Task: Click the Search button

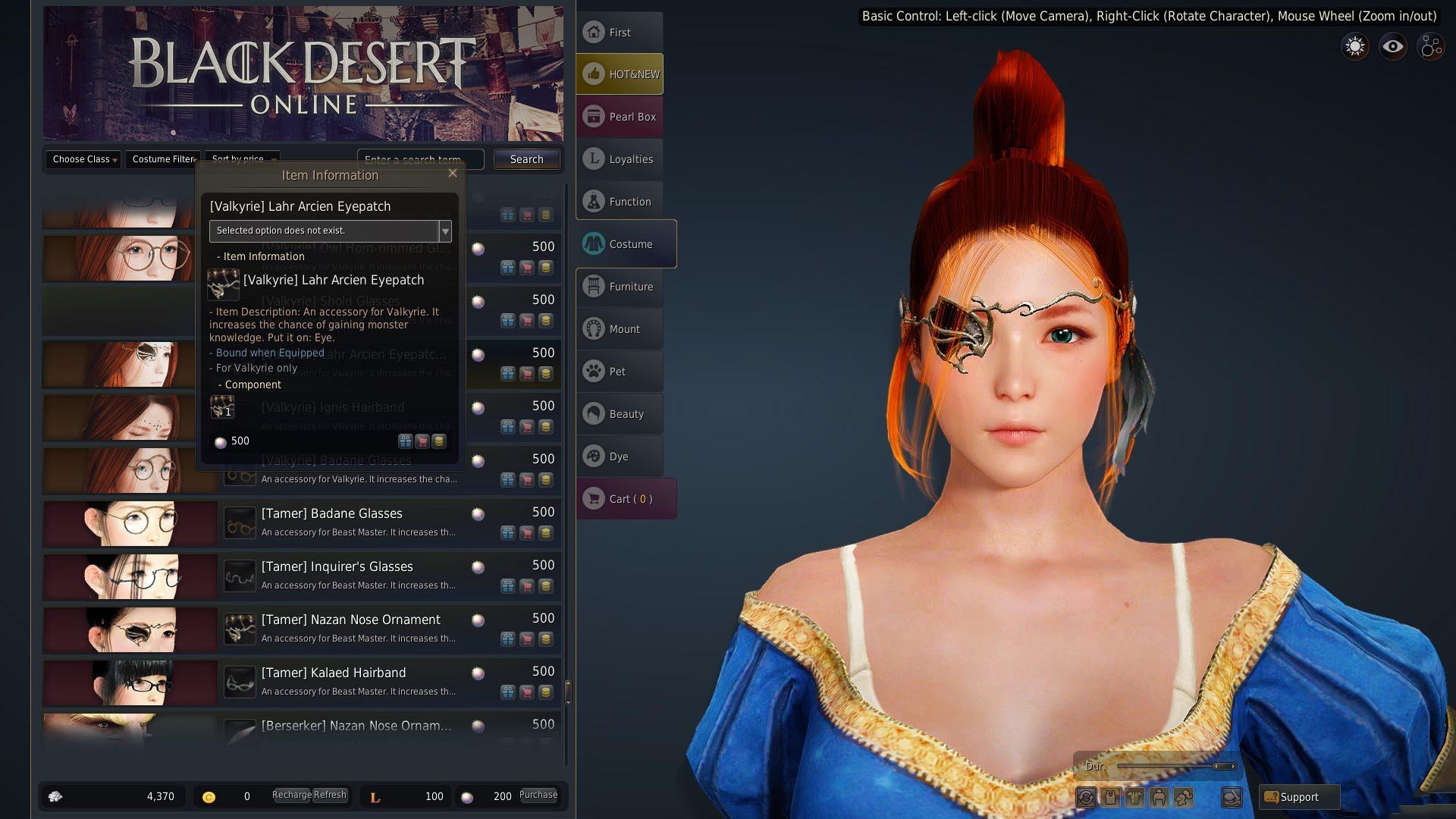Action: point(526,159)
